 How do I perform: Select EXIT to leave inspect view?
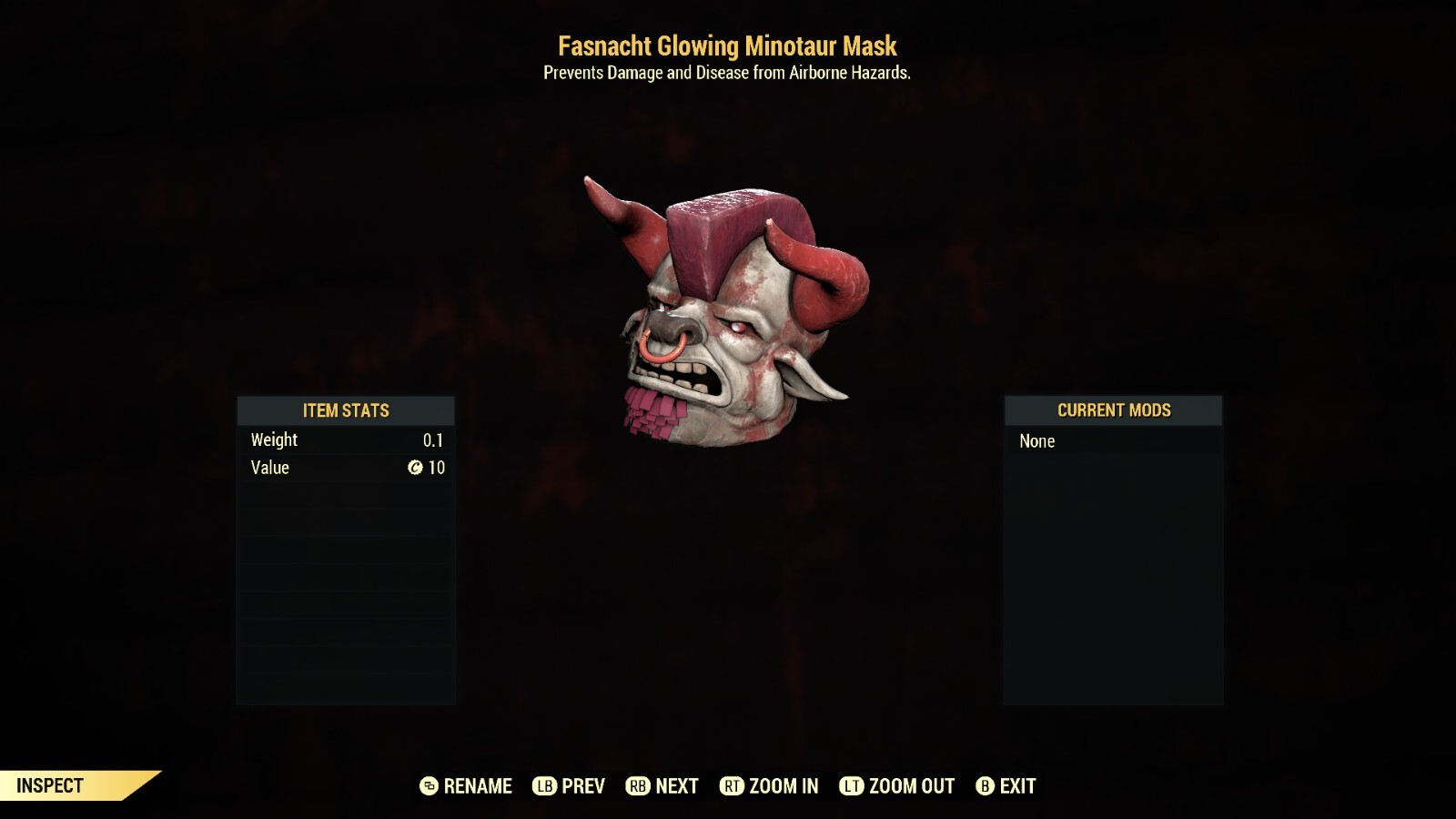pos(1019,785)
